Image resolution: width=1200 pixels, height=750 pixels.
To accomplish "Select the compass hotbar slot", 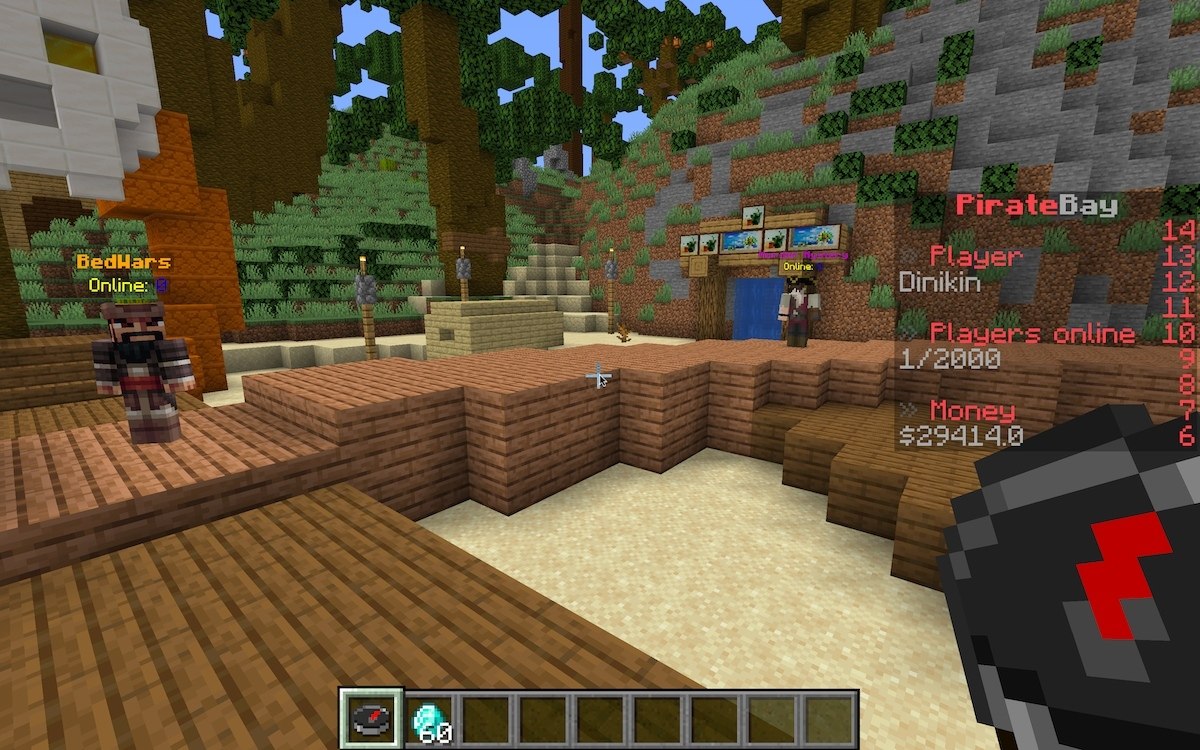I will 371,718.
